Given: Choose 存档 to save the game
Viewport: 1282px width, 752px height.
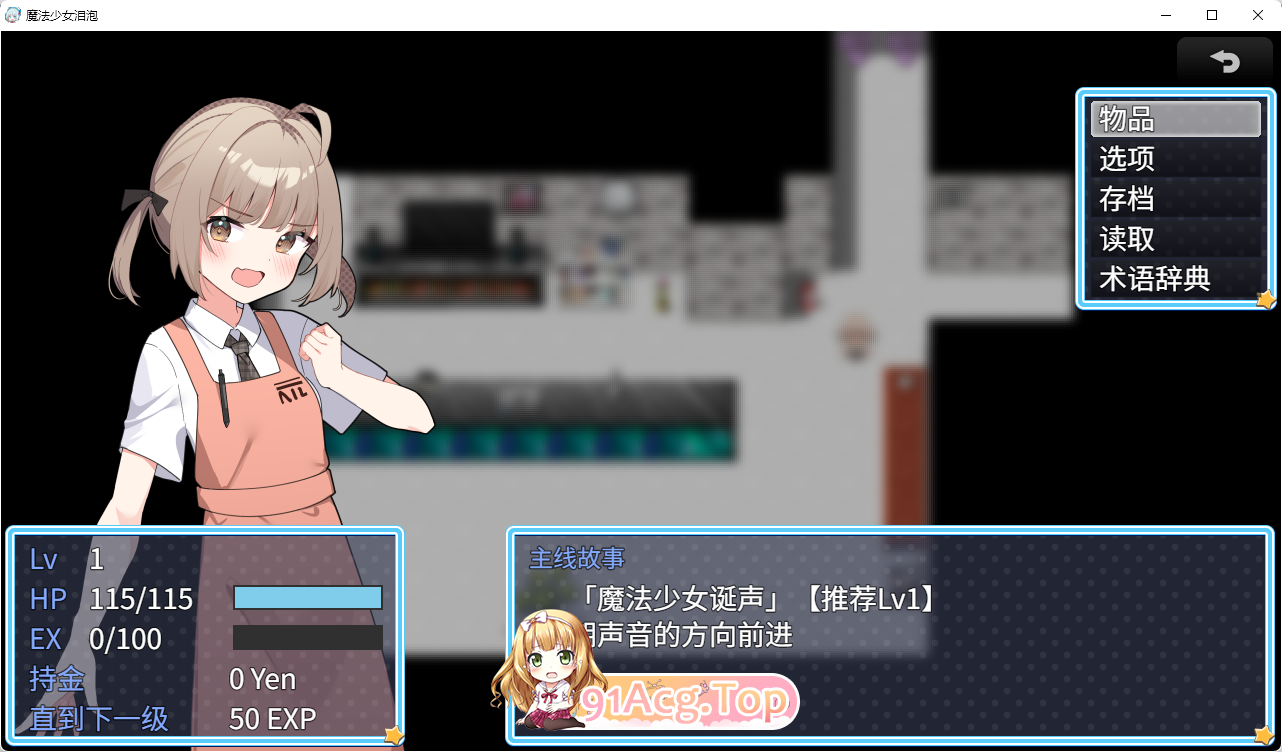Looking at the screenshot, I should click(x=1174, y=199).
